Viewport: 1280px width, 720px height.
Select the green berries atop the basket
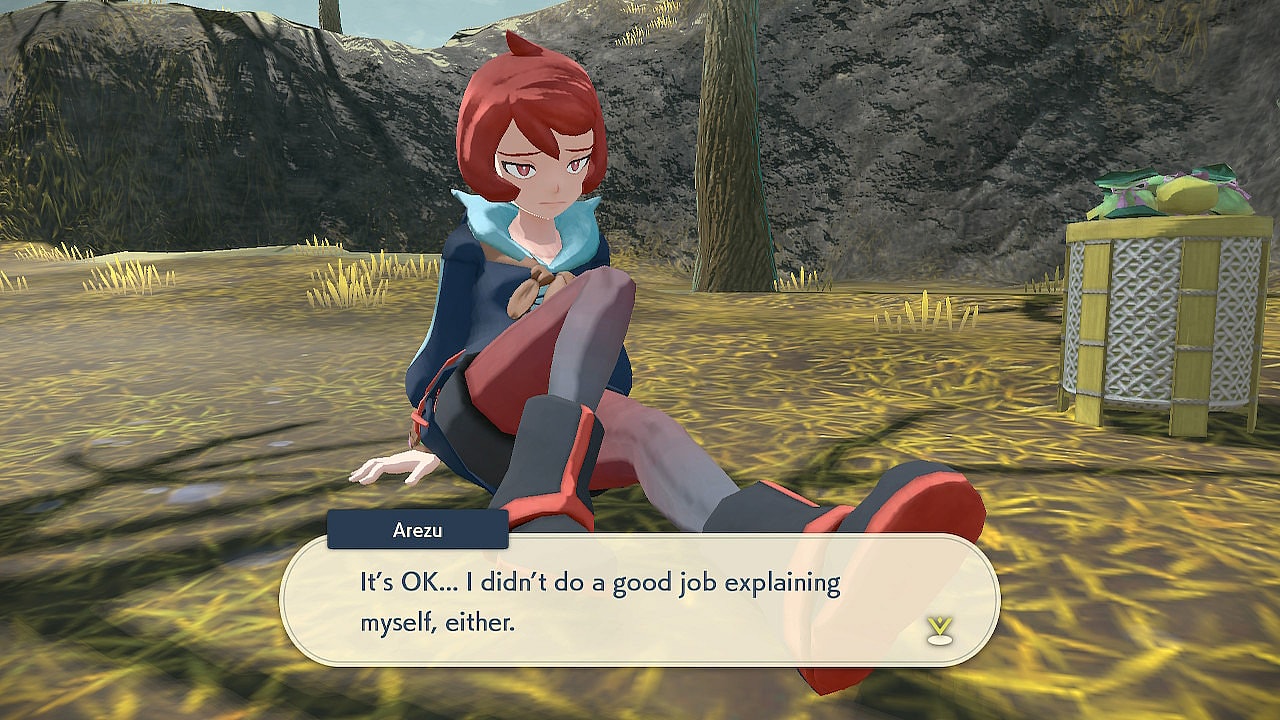tap(1115, 190)
